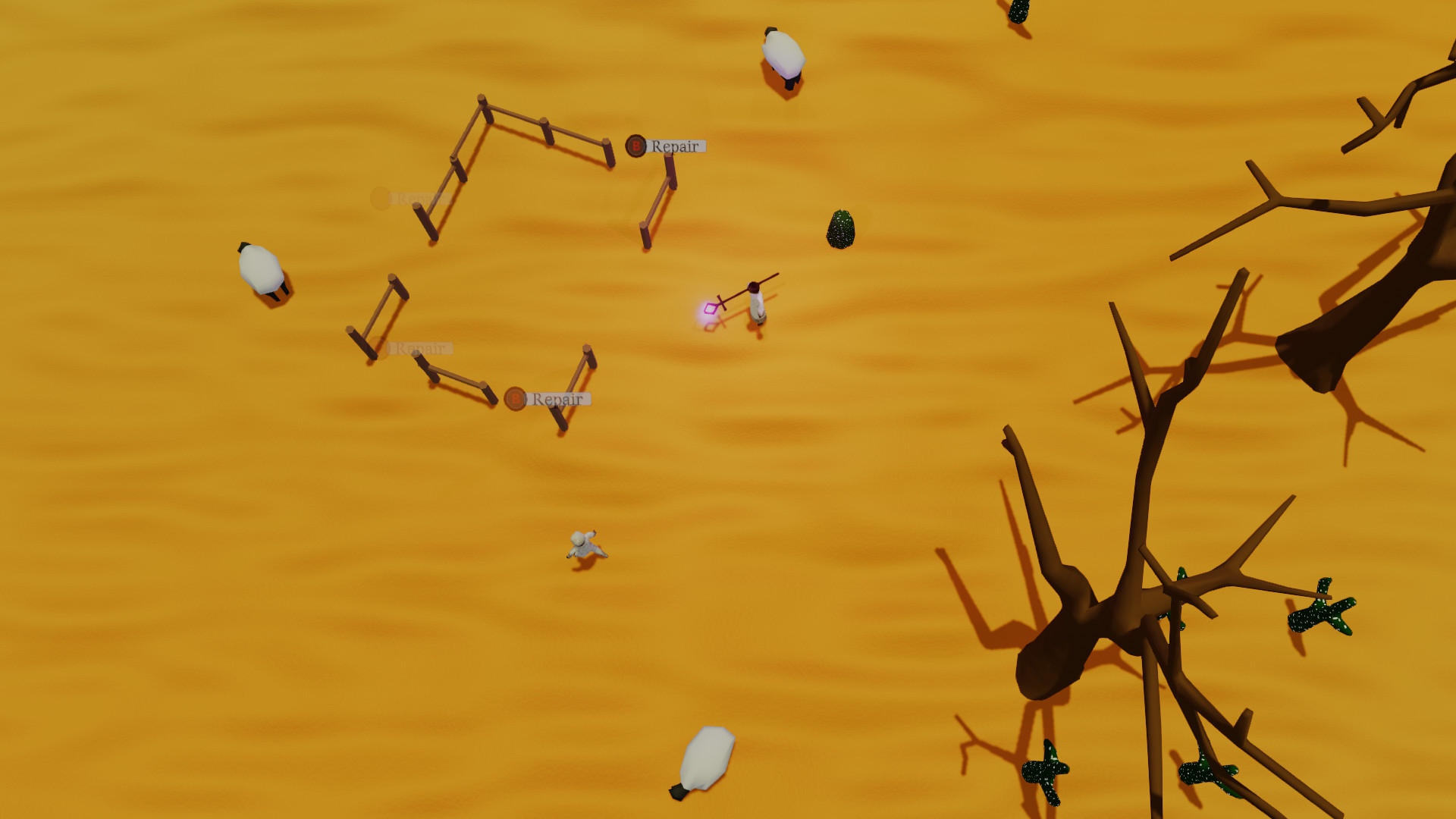The height and width of the screenshot is (819, 1456).
Task: Click the lower Repair text label
Action: [x=557, y=397]
